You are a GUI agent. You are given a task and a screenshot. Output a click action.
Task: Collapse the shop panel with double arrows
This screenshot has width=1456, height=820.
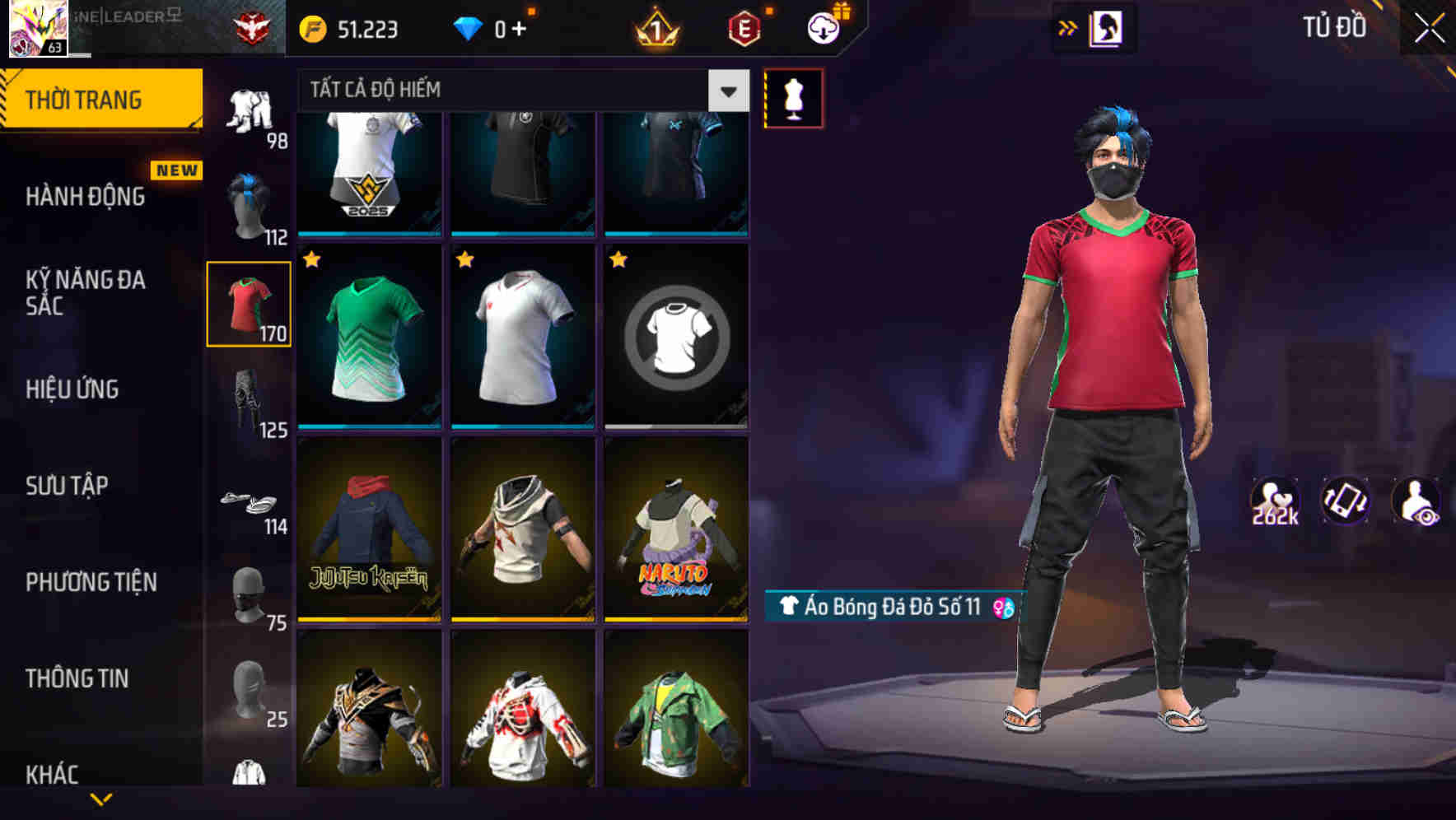coord(1068,26)
